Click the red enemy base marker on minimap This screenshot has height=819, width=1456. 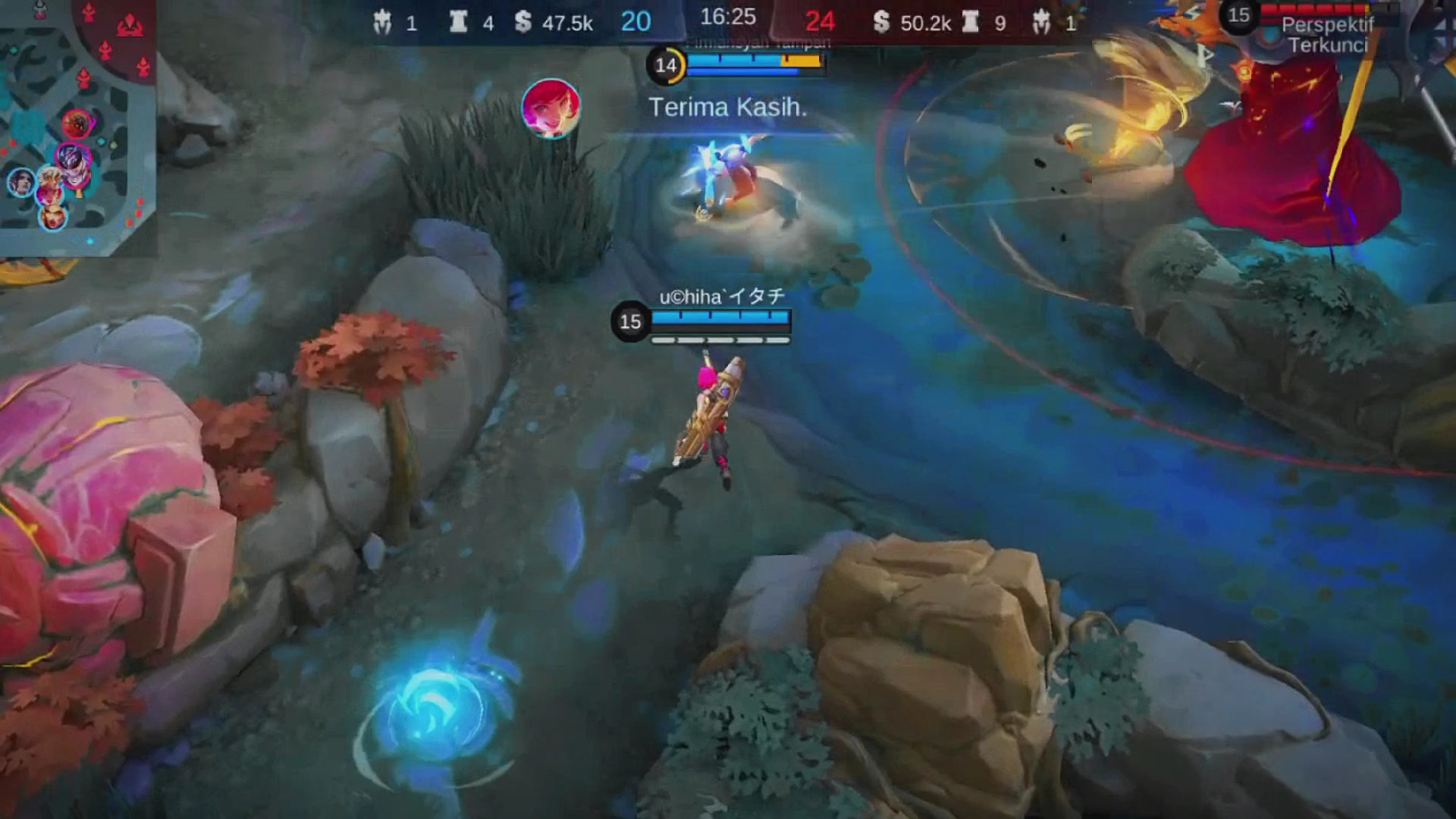pos(130,27)
